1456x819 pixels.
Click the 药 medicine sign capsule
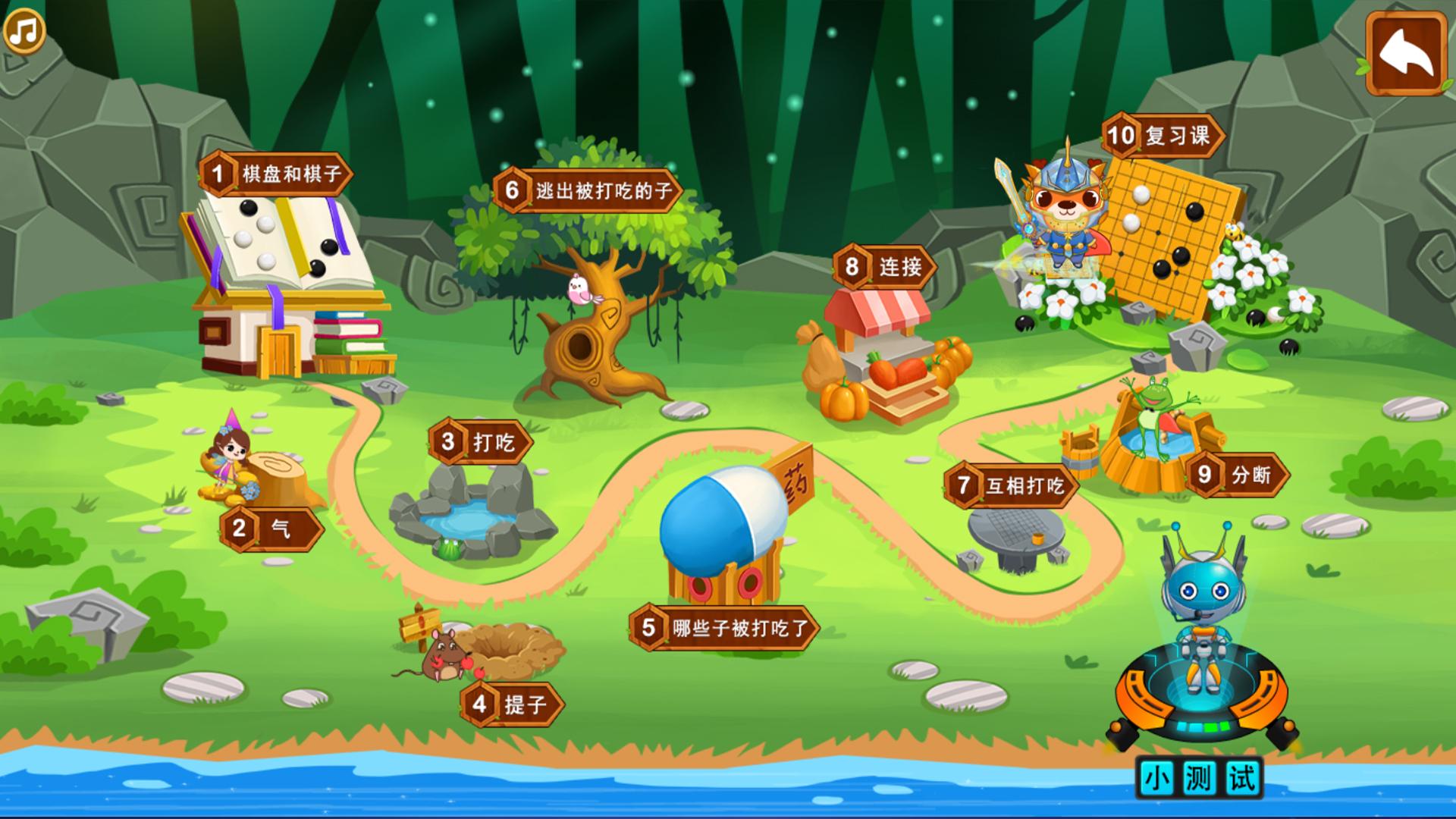point(792,484)
